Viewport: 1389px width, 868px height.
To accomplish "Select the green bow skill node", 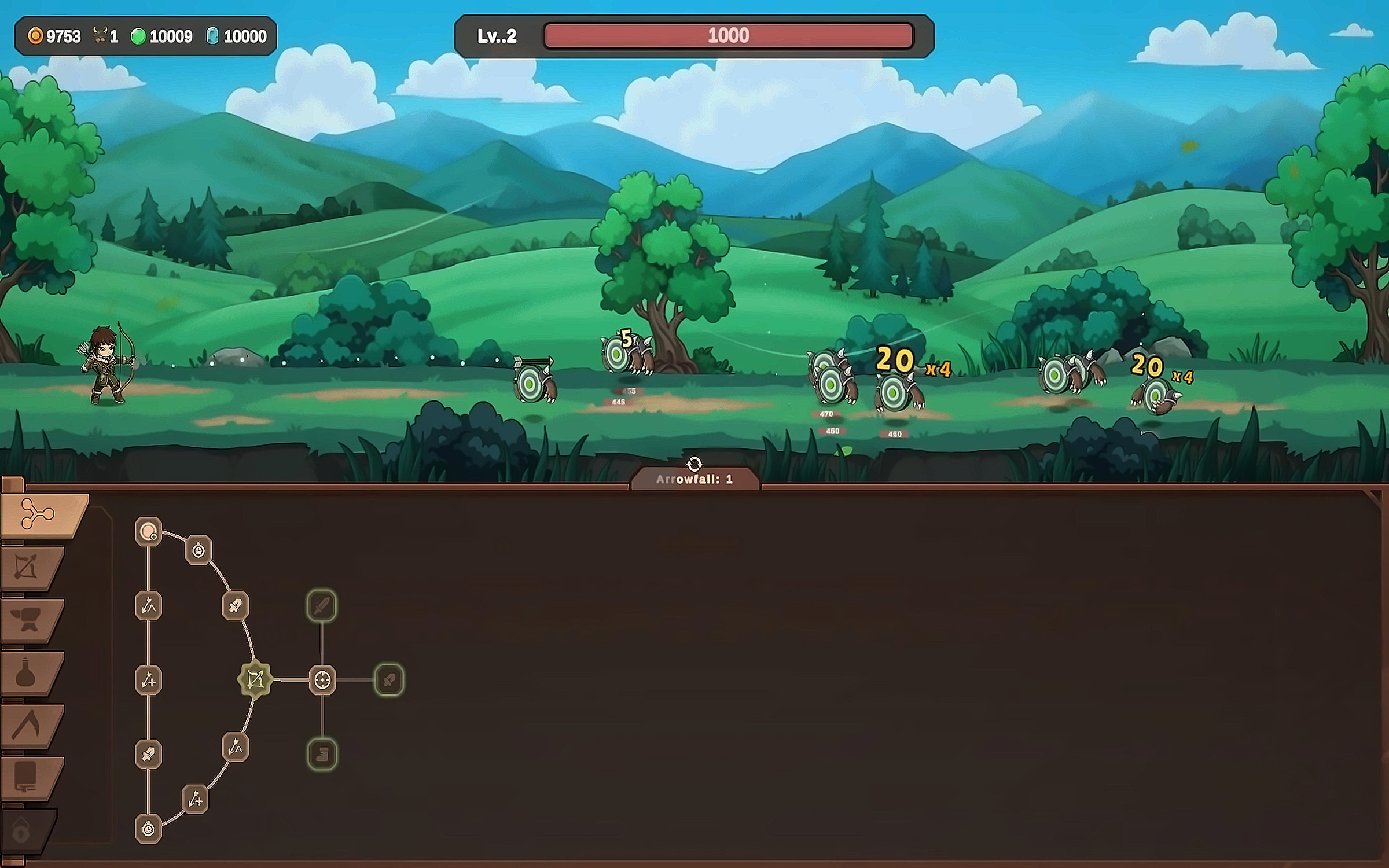I will (x=255, y=679).
